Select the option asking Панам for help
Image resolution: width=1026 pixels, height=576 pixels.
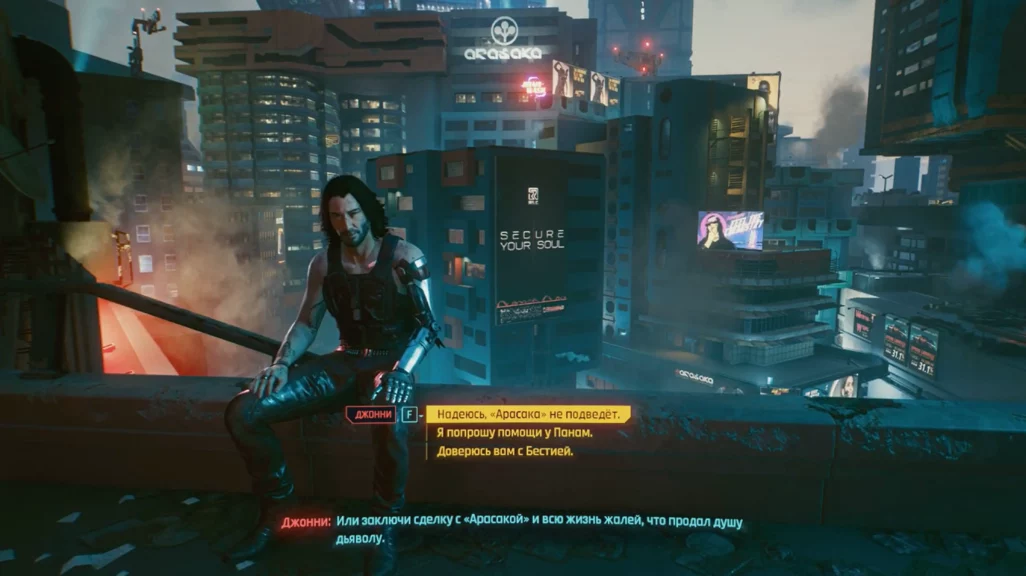point(515,433)
